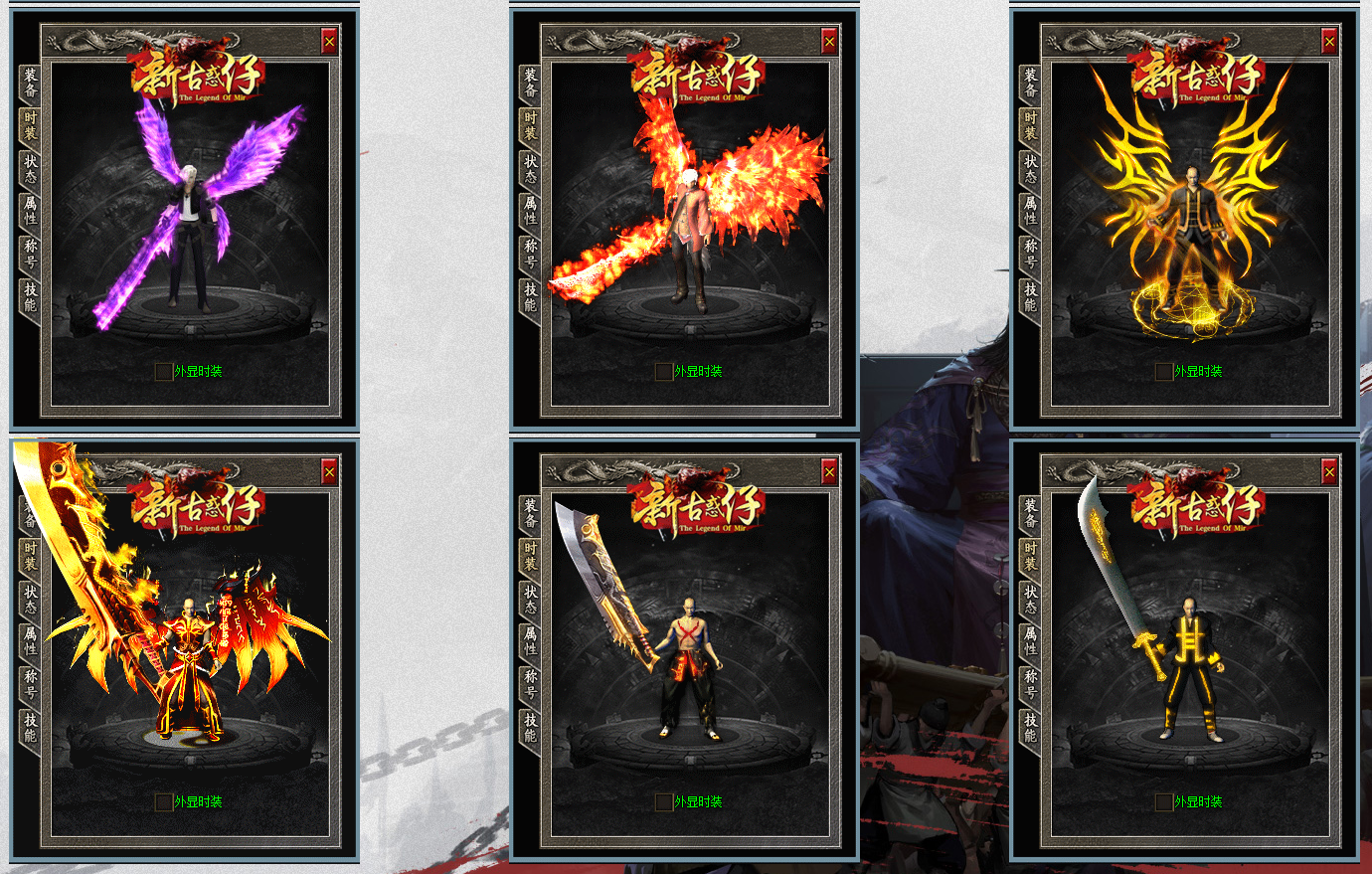Open 状态 tab in the giant golden sword panel

coord(31,599)
